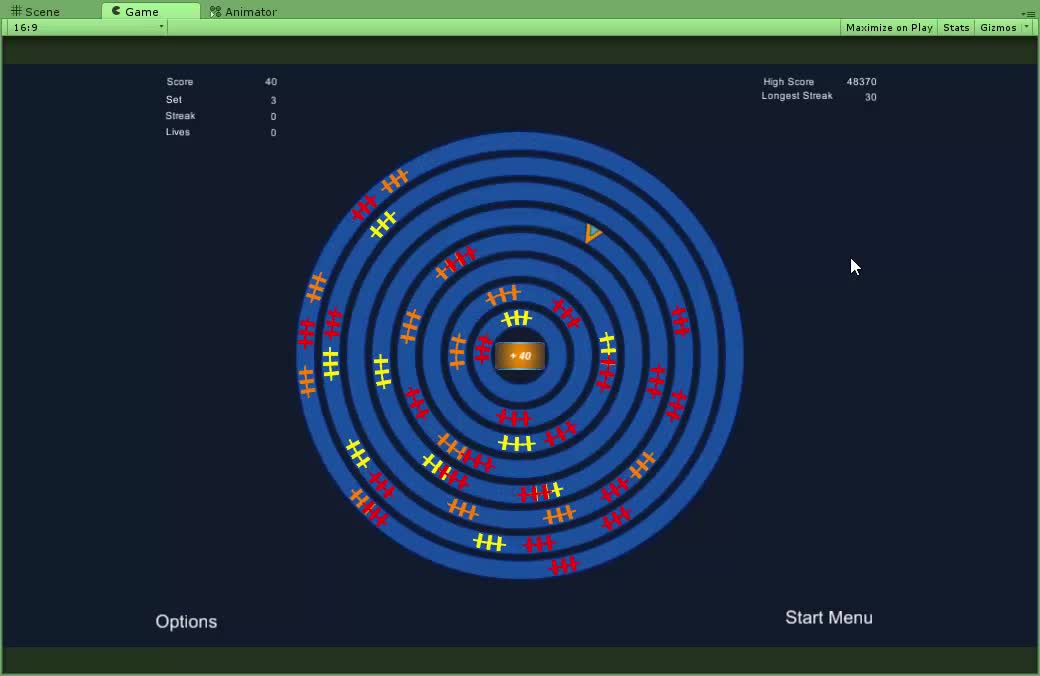Screen dimensions: 1040x676
Task: Switch to the Scene tab
Action: 36,12
